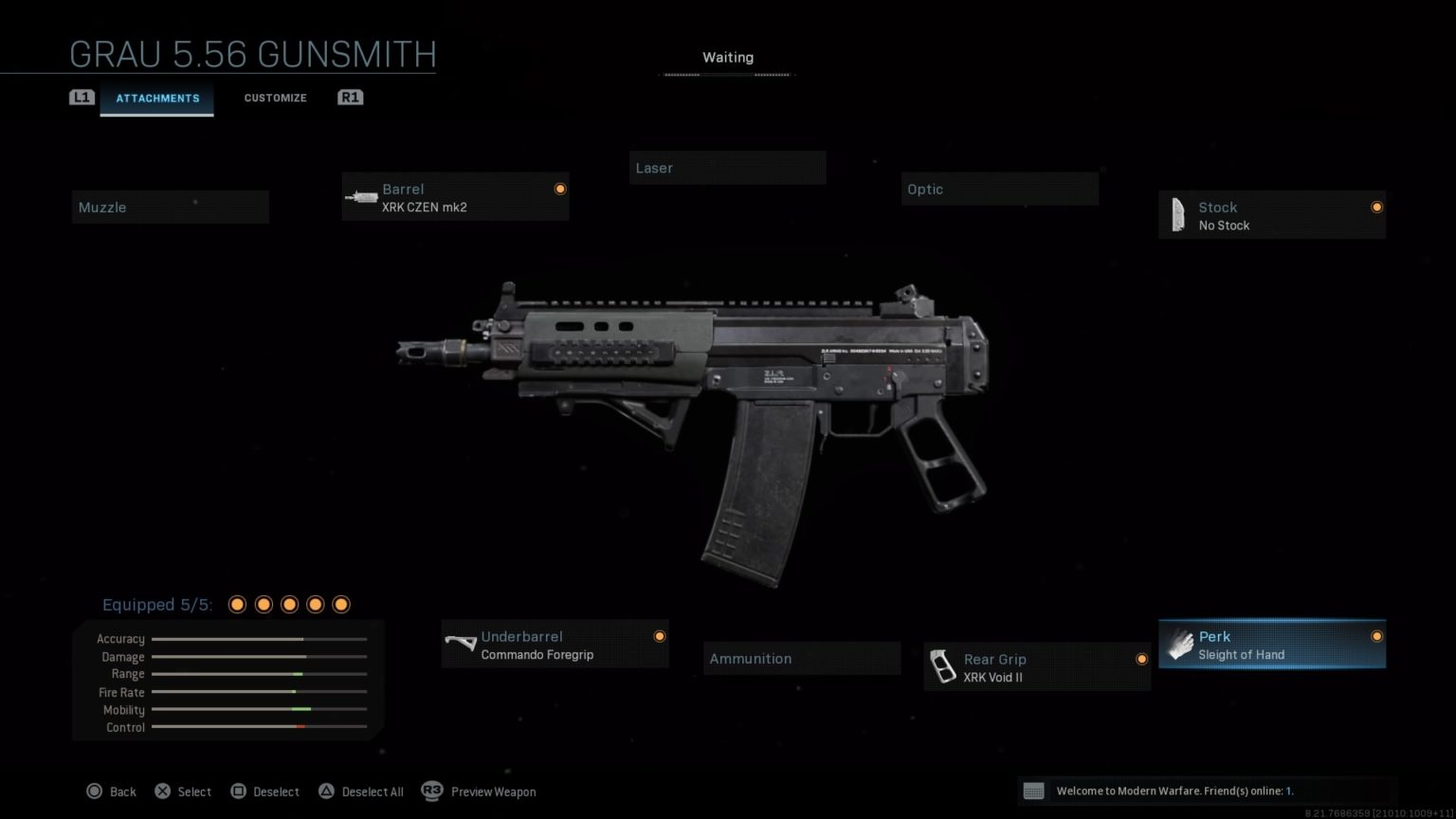Click the Stock attachment icon
The image size is (1456, 819).
point(1178,214)
